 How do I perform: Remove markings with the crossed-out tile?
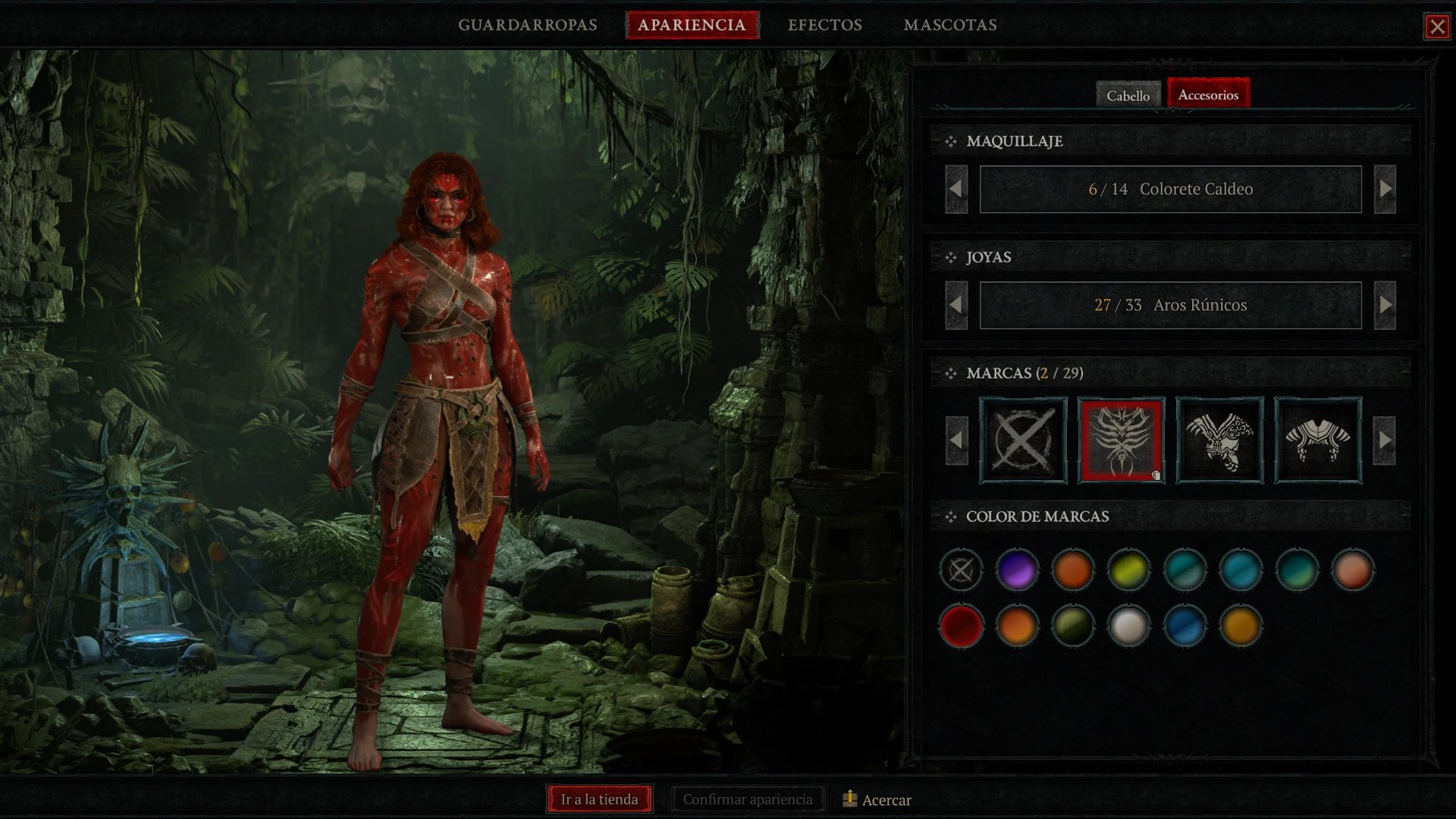[x=1023, y=440]
